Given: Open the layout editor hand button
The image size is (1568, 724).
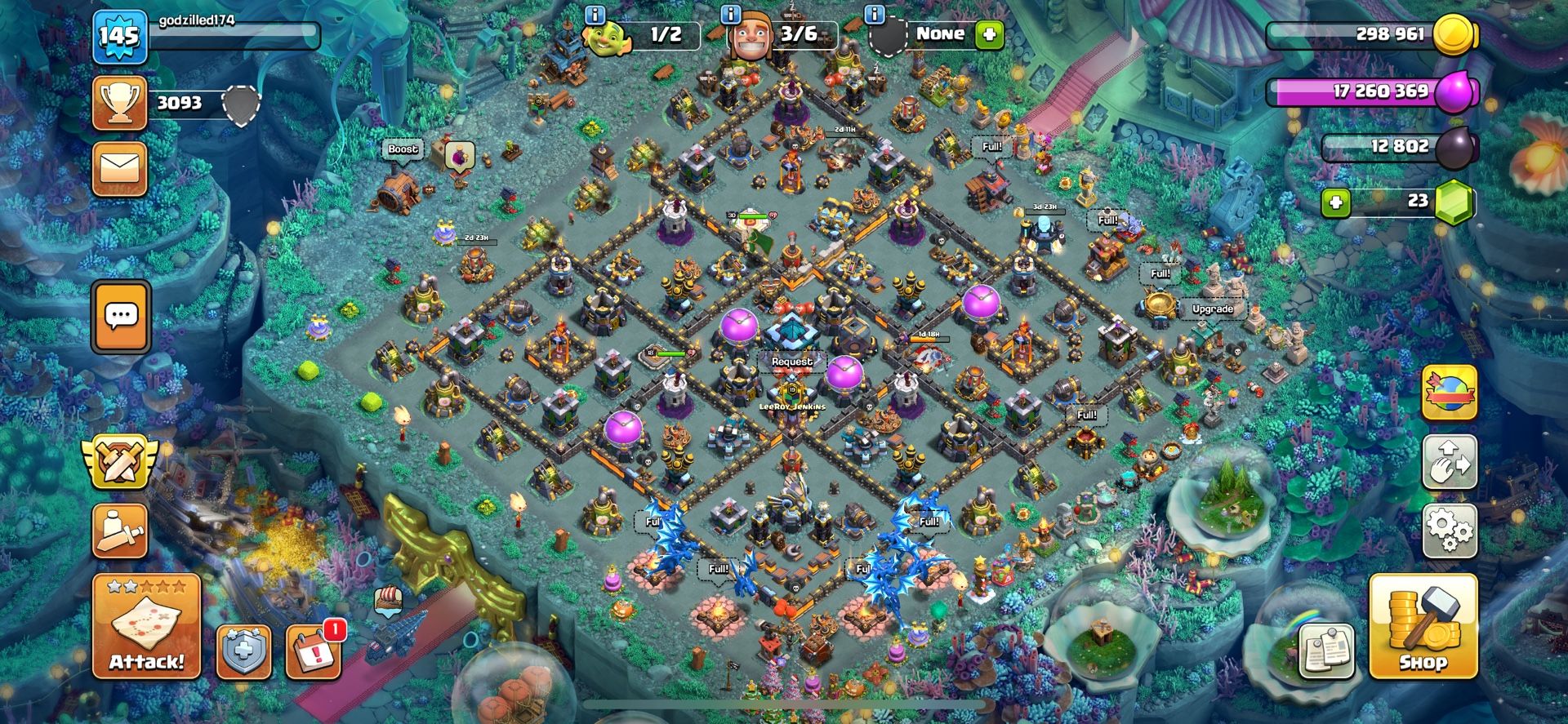Looking at the screenshot, I should (x=1450, y=462).
